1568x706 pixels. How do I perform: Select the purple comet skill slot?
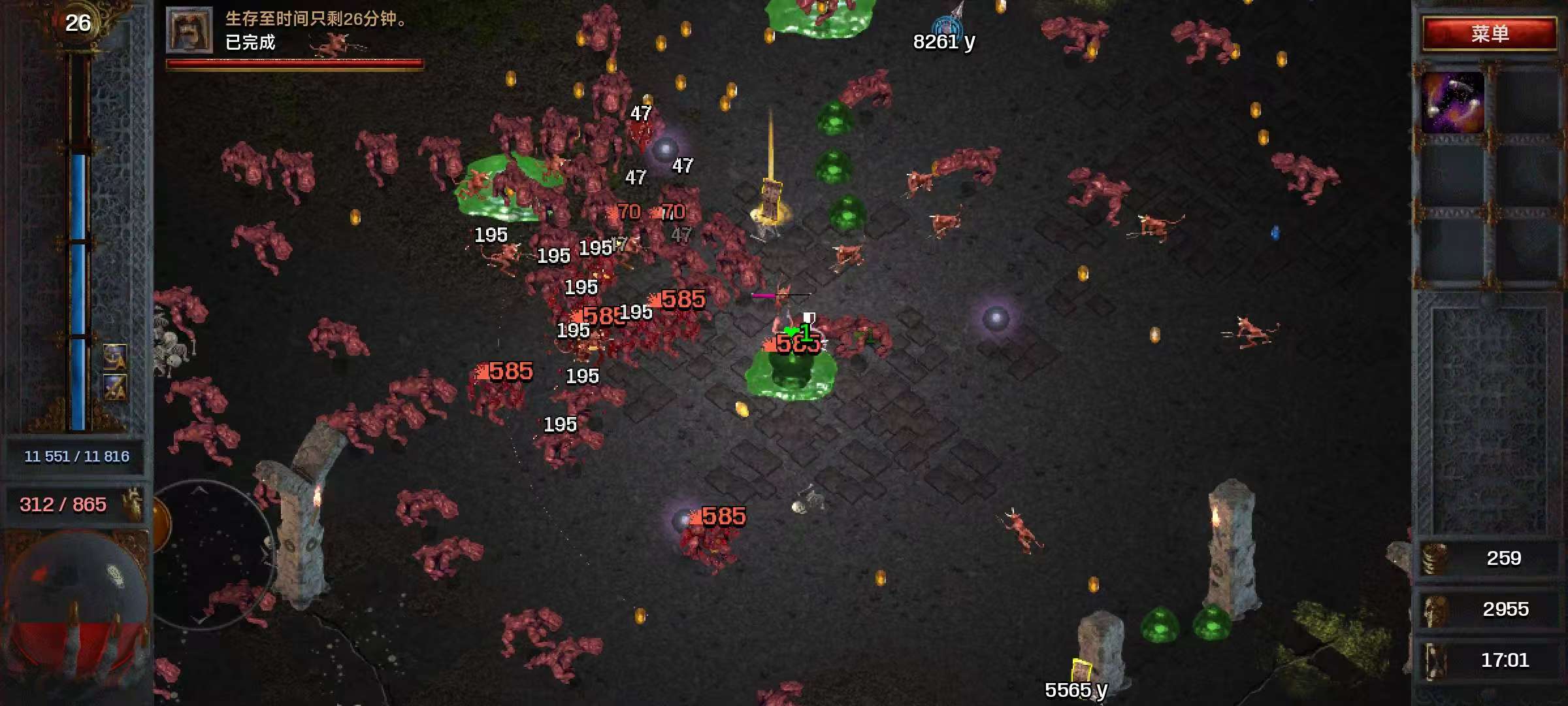[1452, 103]
